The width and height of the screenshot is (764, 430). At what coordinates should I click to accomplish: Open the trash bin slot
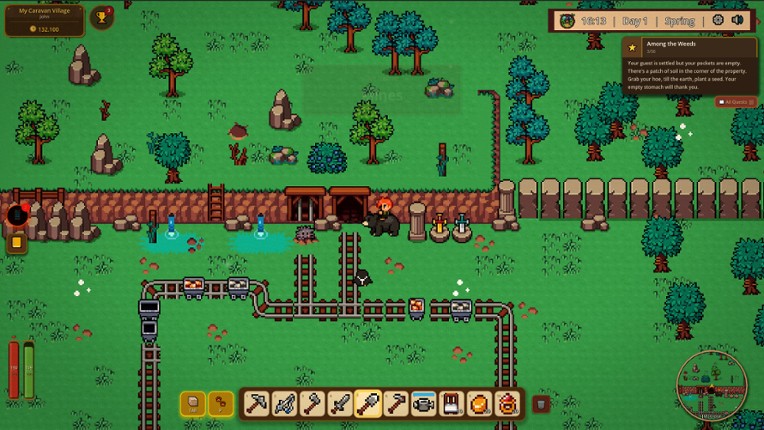tap(541, 404)
